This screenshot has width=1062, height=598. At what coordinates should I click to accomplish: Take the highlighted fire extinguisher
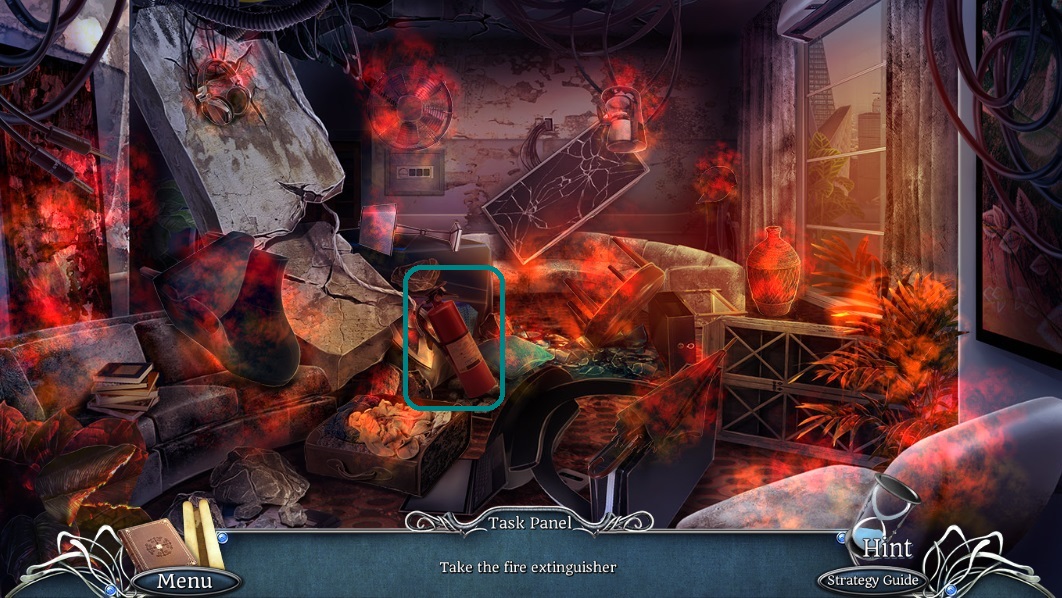tap(455, 340)
